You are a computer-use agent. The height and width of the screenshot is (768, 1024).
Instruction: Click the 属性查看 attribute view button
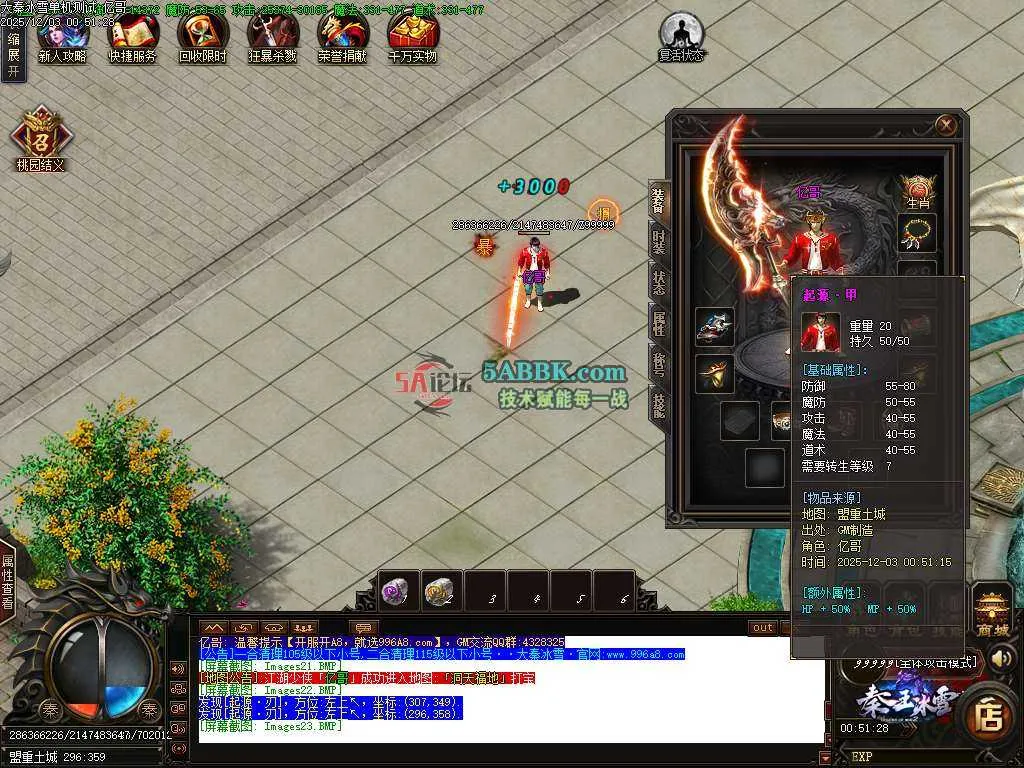(x=8, y=583)
